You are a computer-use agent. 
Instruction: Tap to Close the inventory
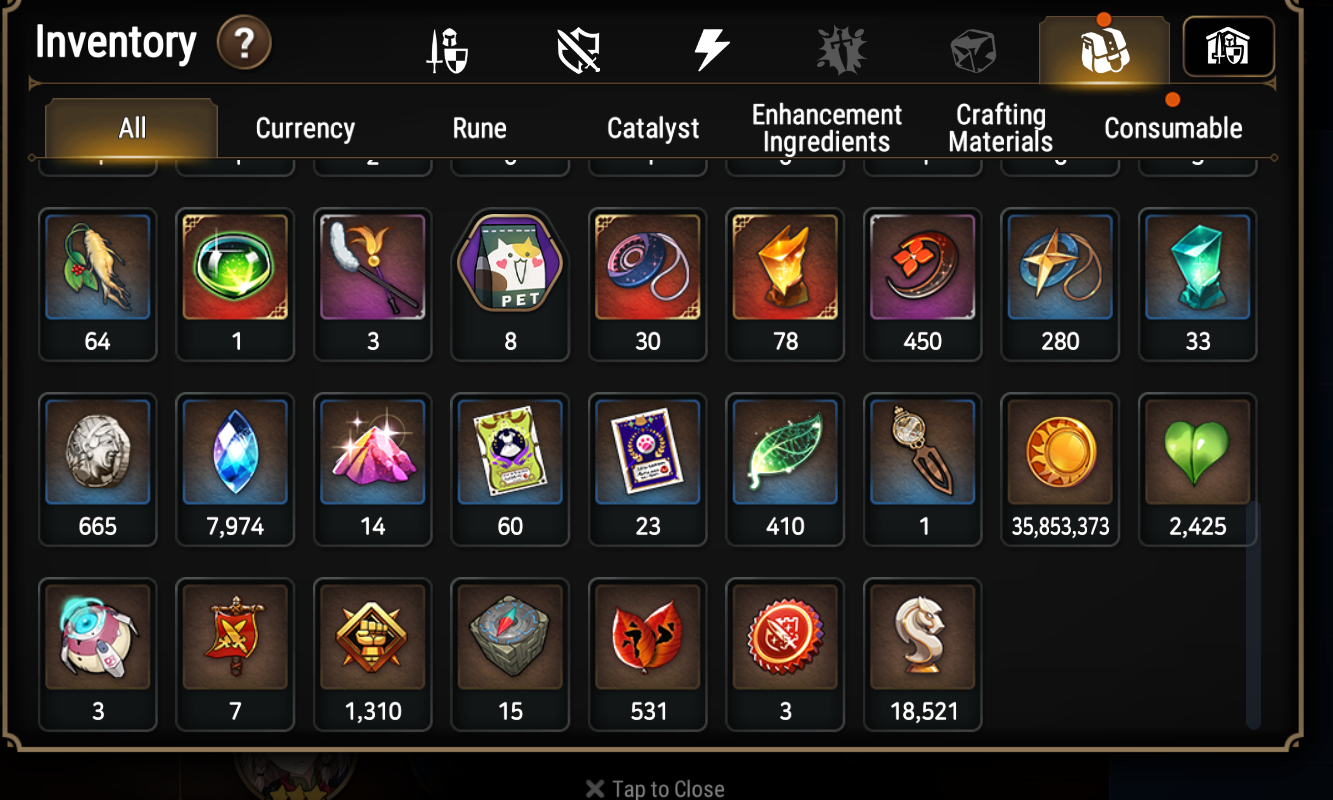pos(655,789)
